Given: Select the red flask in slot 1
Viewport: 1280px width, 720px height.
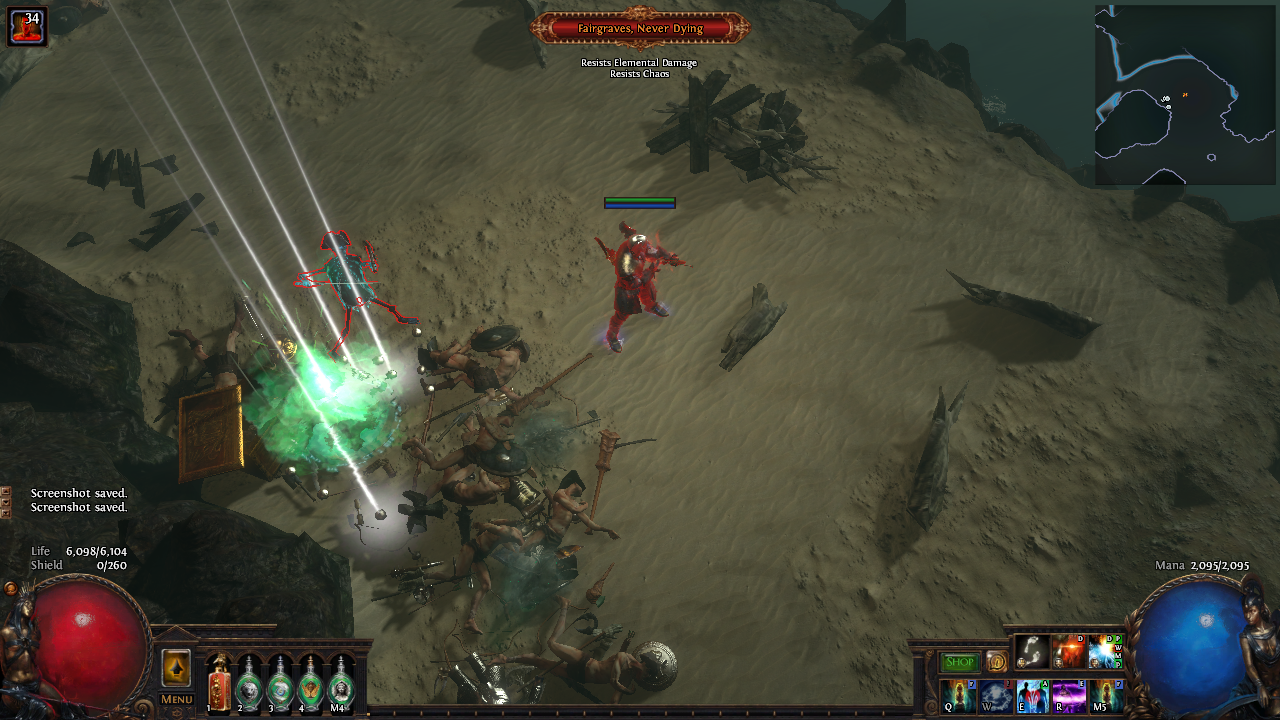Looking at the screenshot, I should pyautogui.click(x=218, y=684).
